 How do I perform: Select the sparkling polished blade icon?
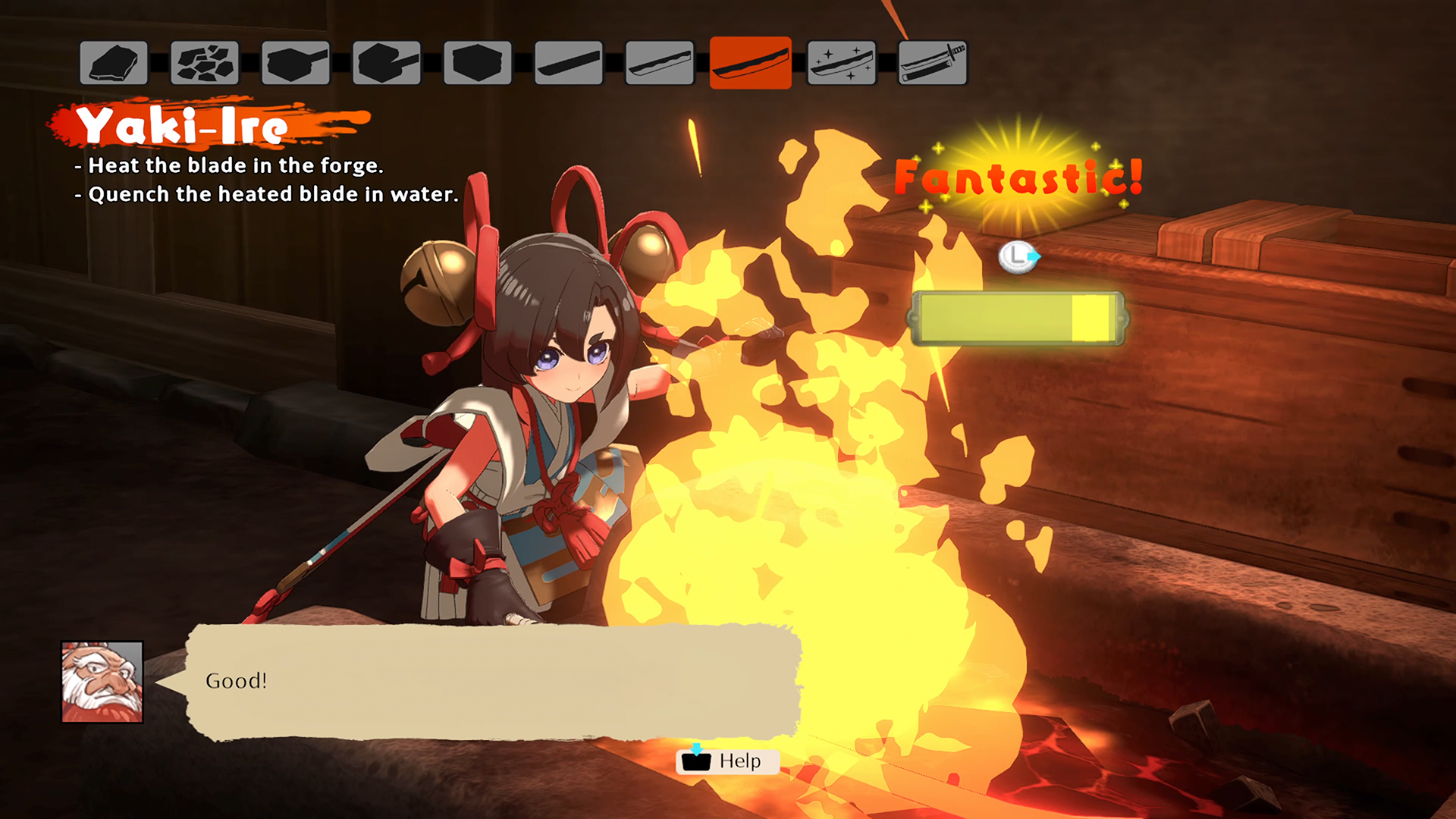[843, 62]
